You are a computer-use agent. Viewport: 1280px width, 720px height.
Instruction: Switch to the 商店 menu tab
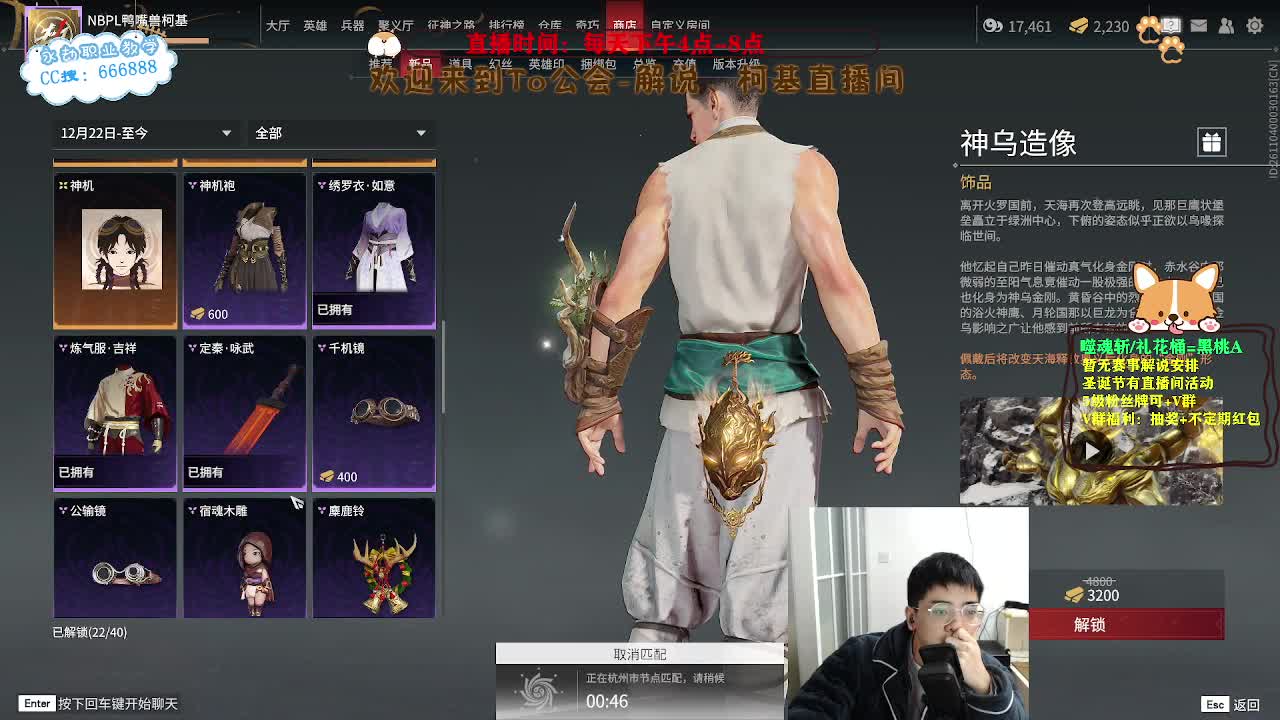click(625, 25)
